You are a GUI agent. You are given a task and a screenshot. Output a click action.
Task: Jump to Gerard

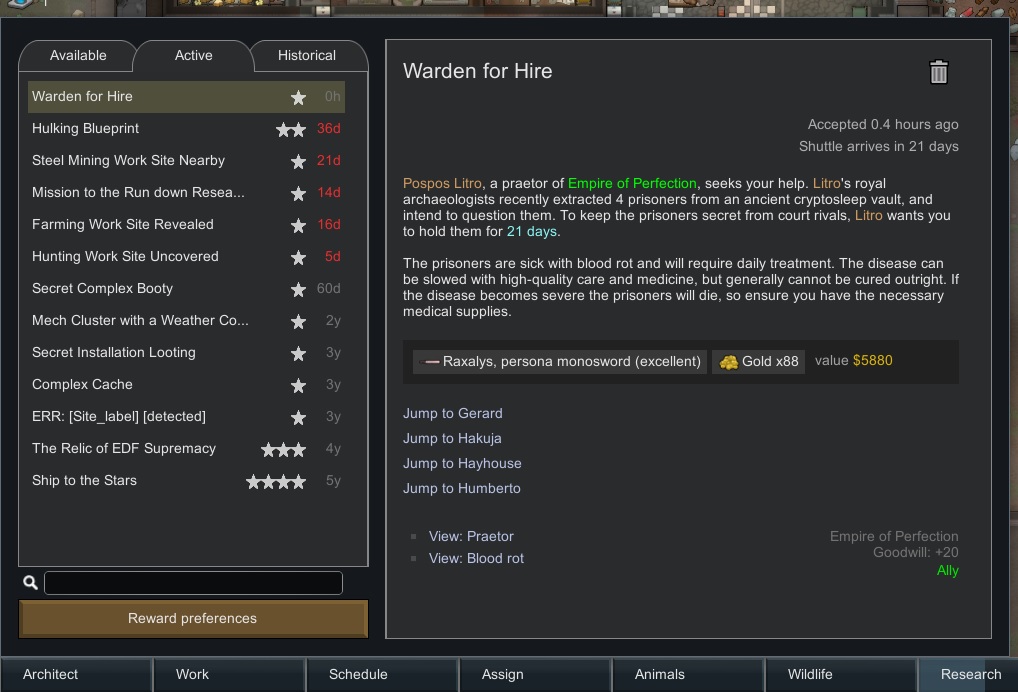point(453,414)
